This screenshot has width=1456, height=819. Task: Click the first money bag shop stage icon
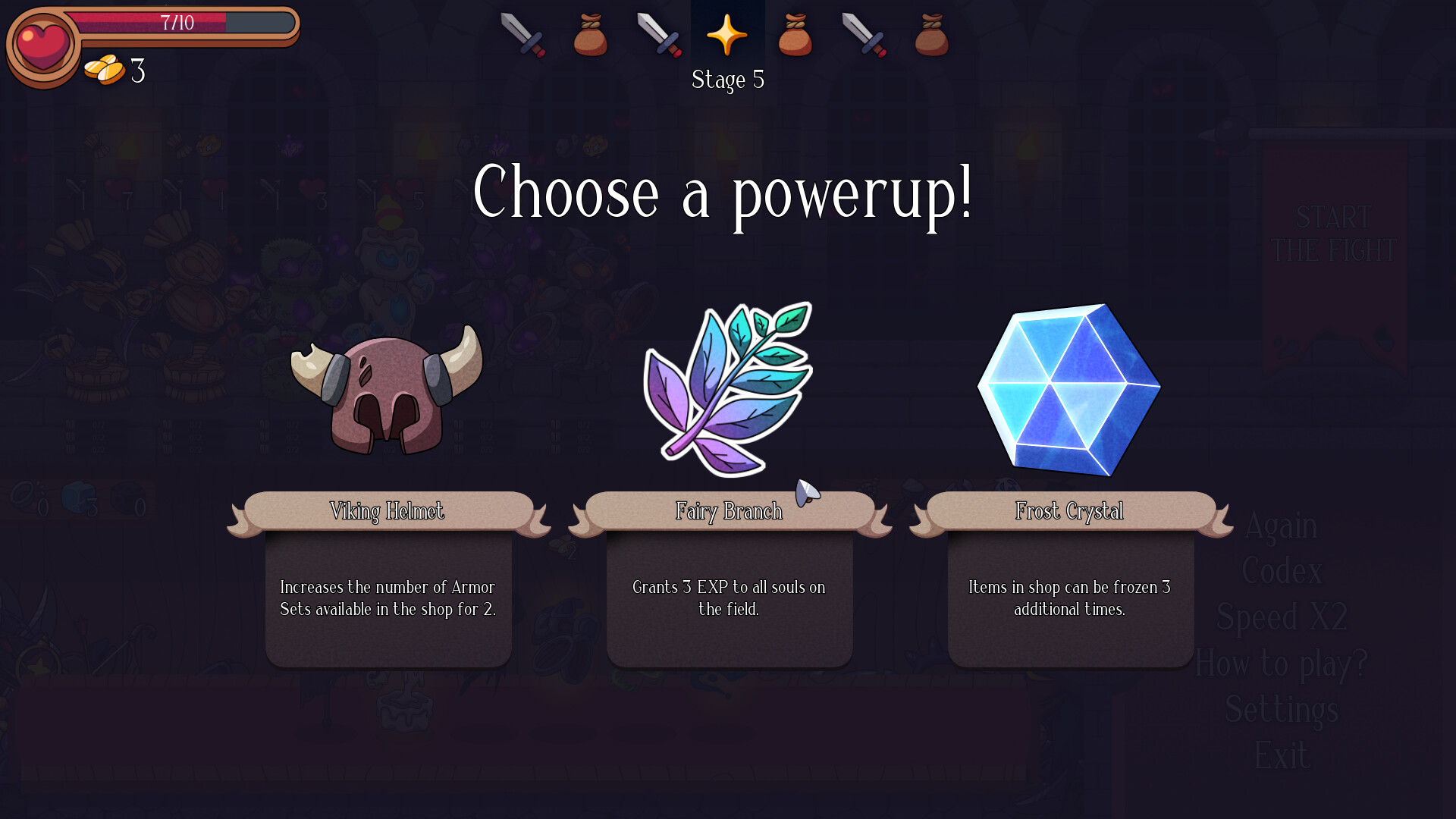[x=591, y=34]
